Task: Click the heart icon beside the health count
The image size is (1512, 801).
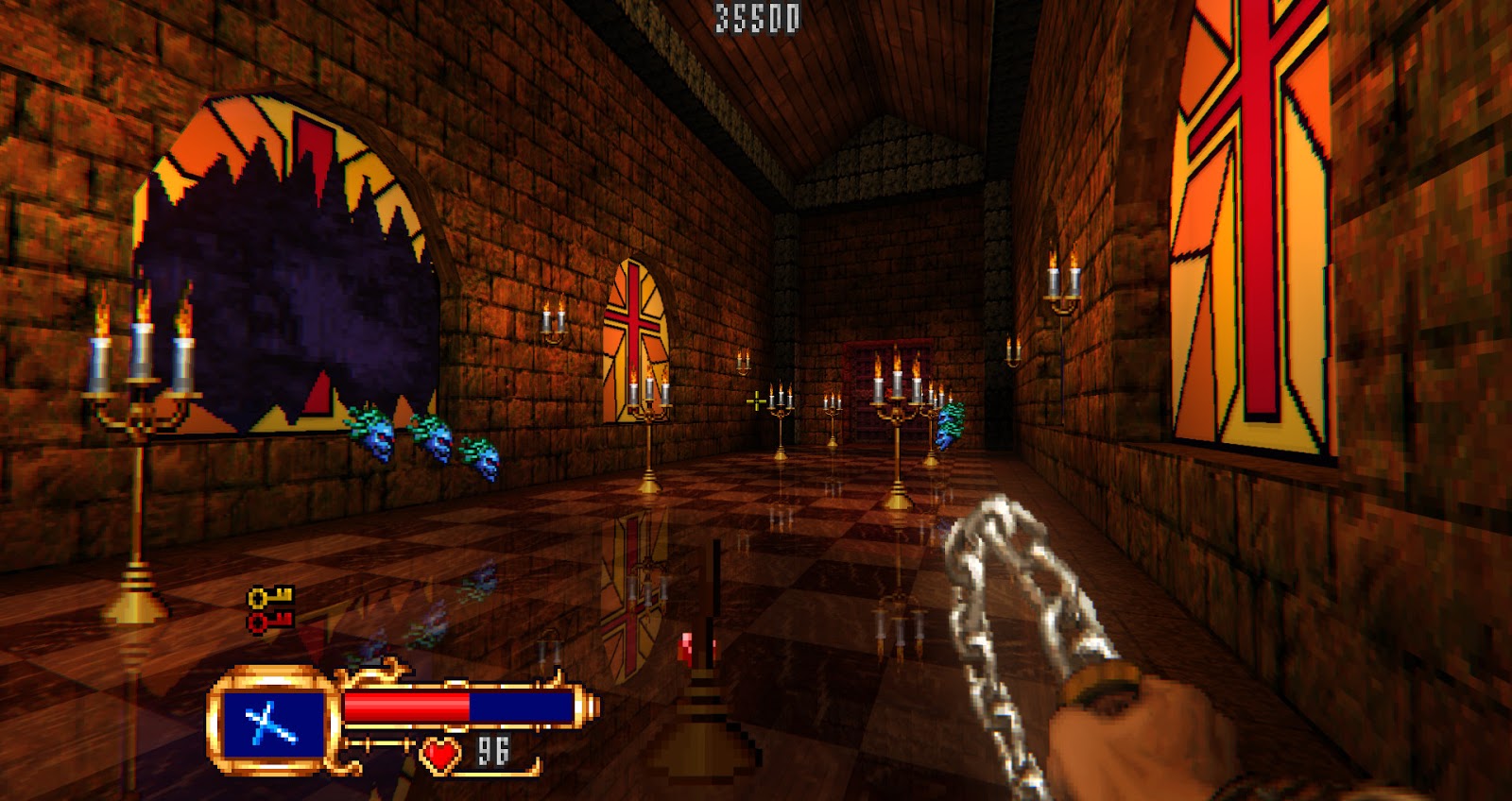Action: [438, 755]
